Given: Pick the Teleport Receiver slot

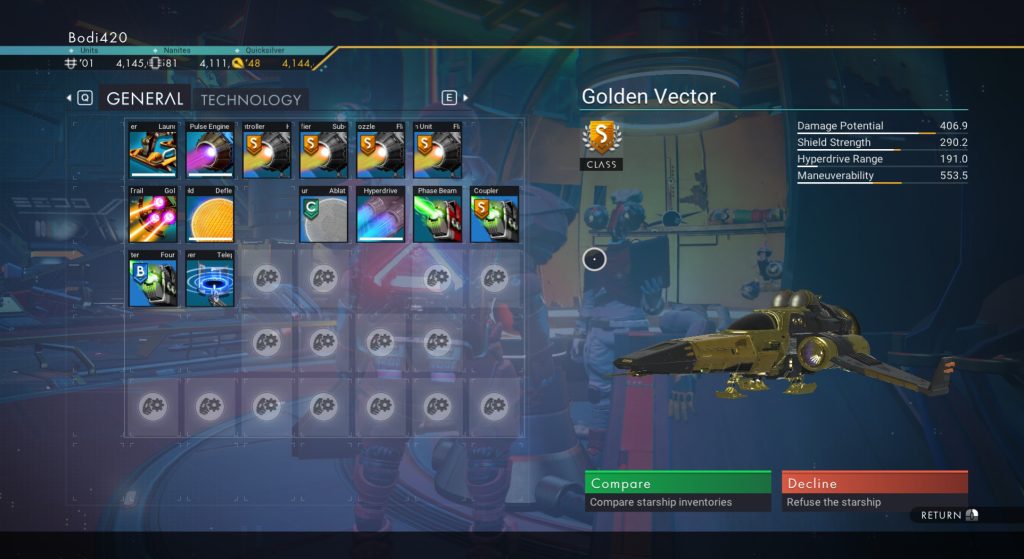Looking at the screenshot, I should pyautogui.click(x=210, y=278).
